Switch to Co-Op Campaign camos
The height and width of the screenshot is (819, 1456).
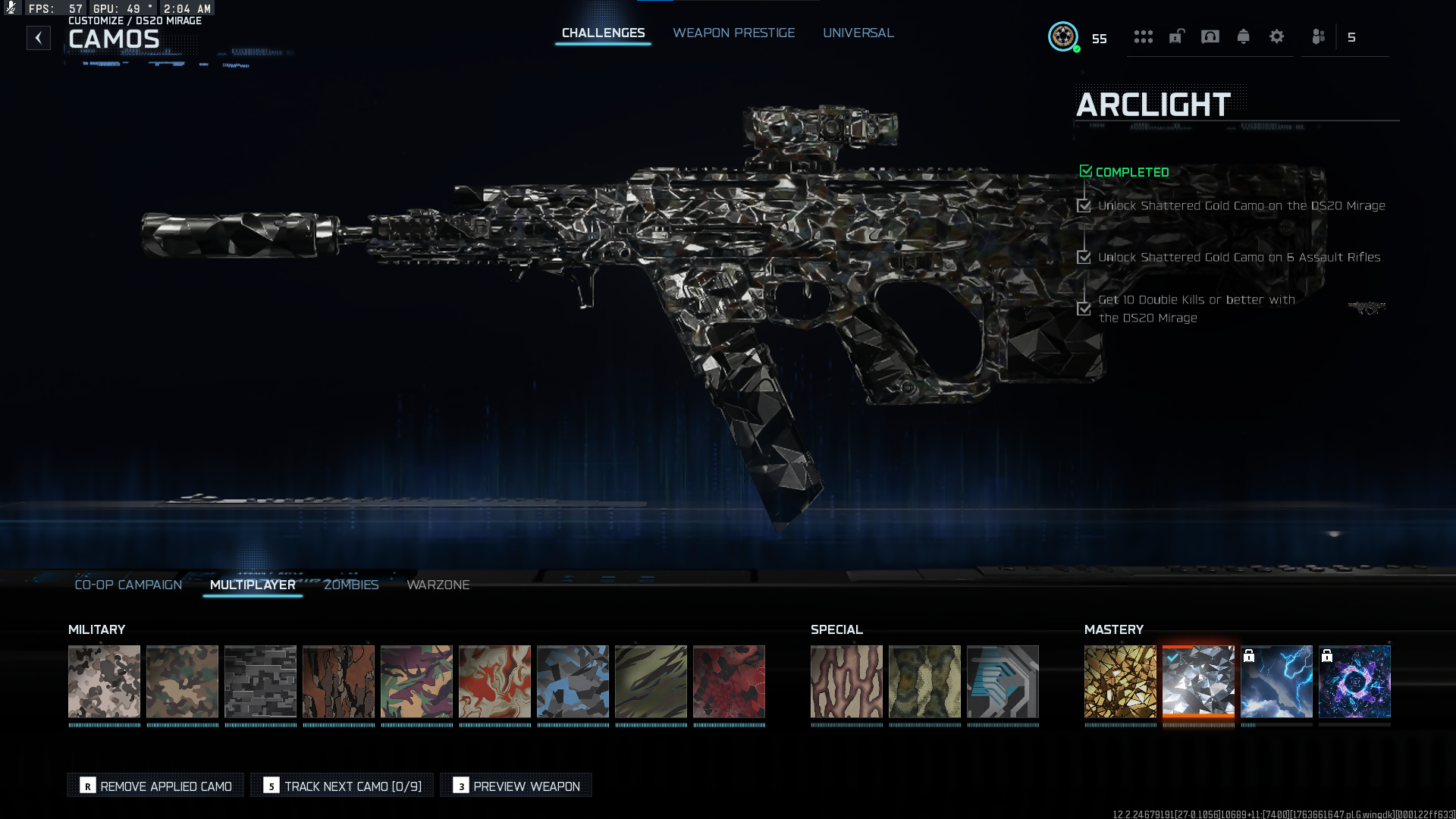128,585
